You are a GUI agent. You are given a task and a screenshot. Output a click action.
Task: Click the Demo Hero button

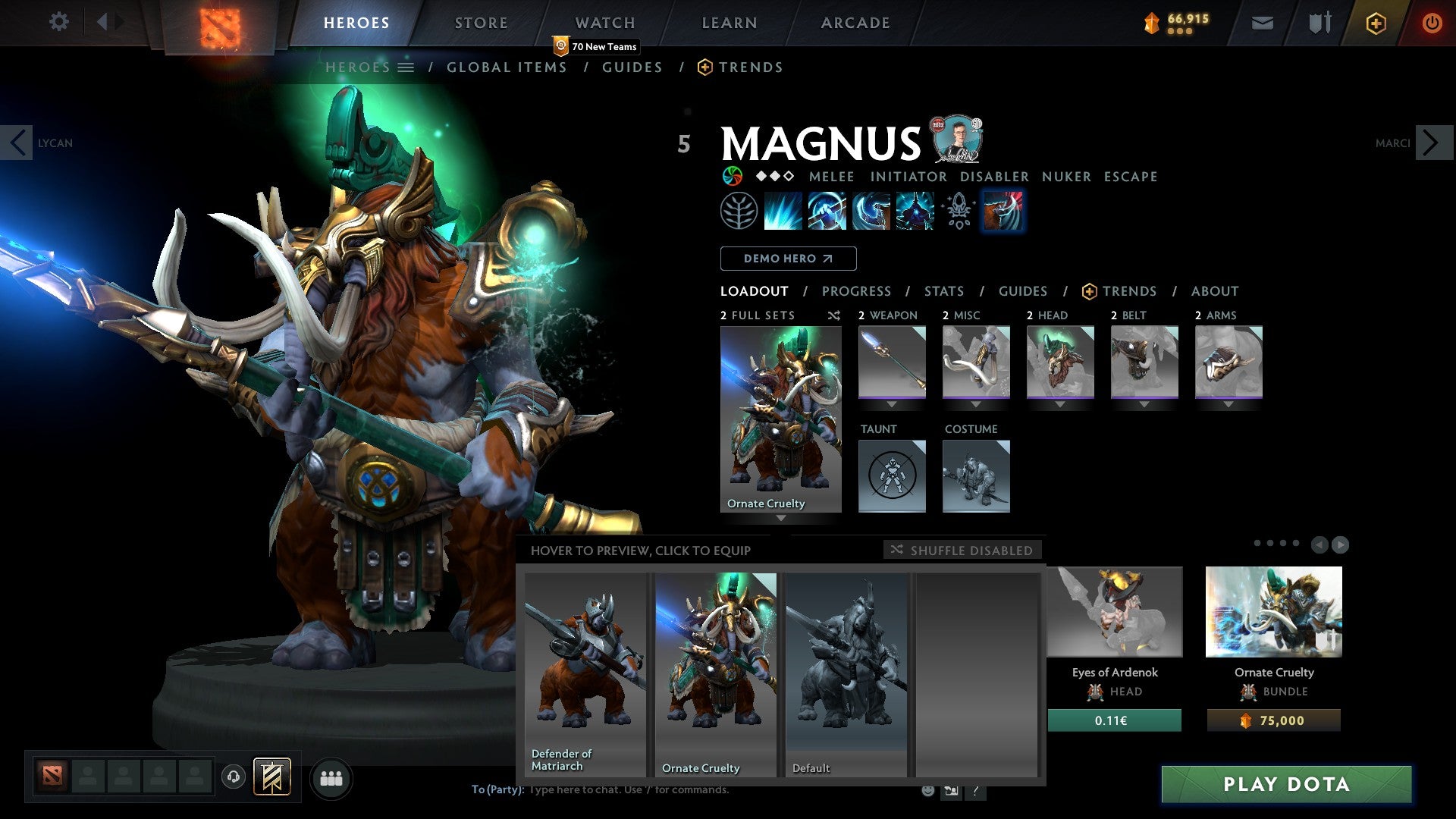(x=788, y=258)
